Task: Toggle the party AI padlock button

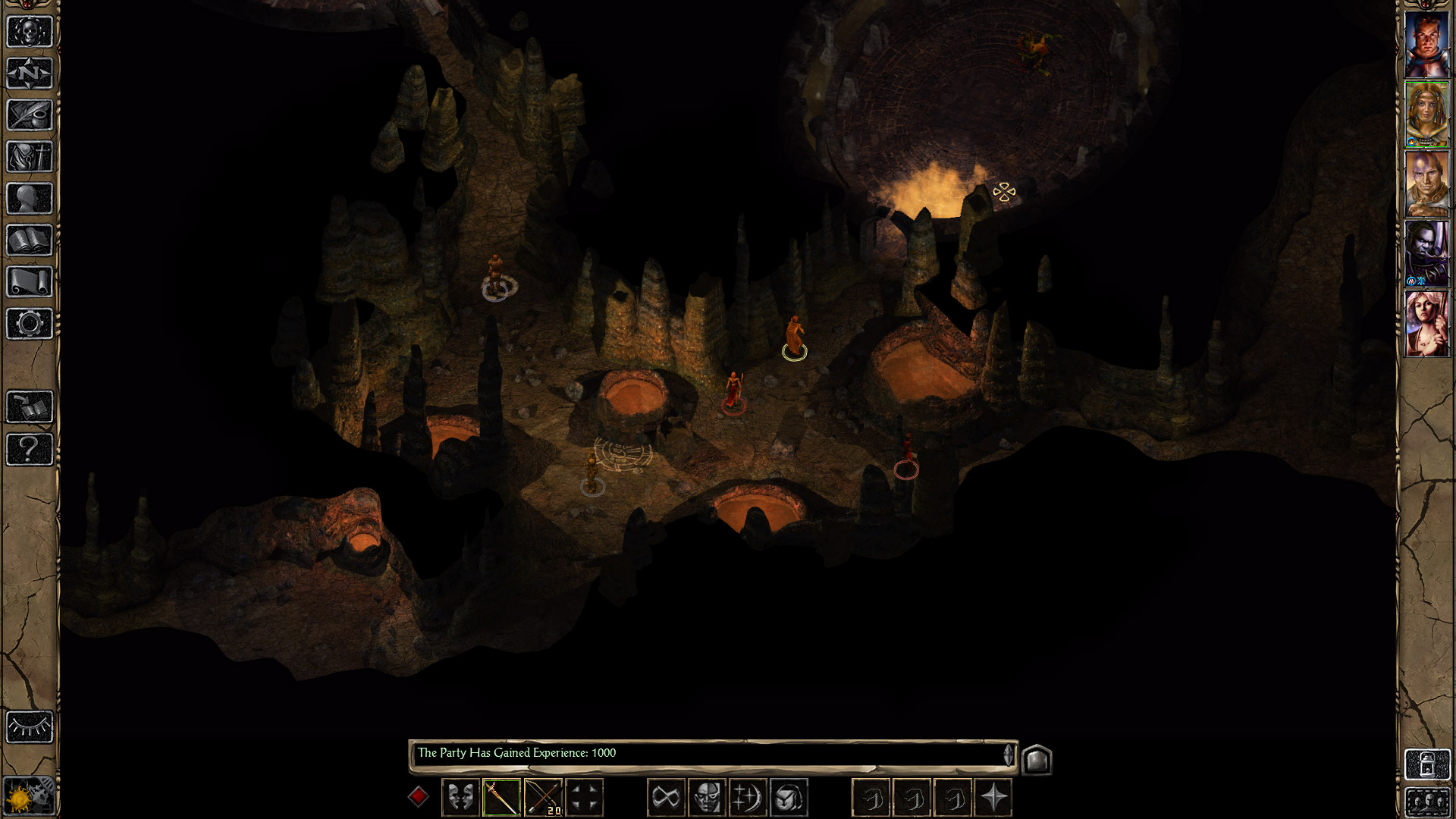Action: (x=1426, y=764)
